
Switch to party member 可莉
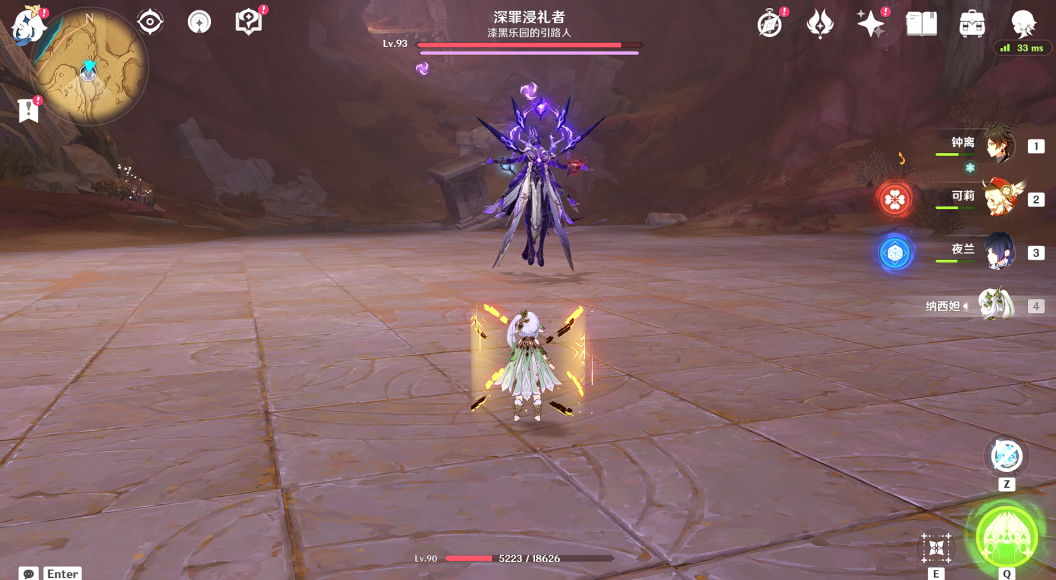[998, 198]
